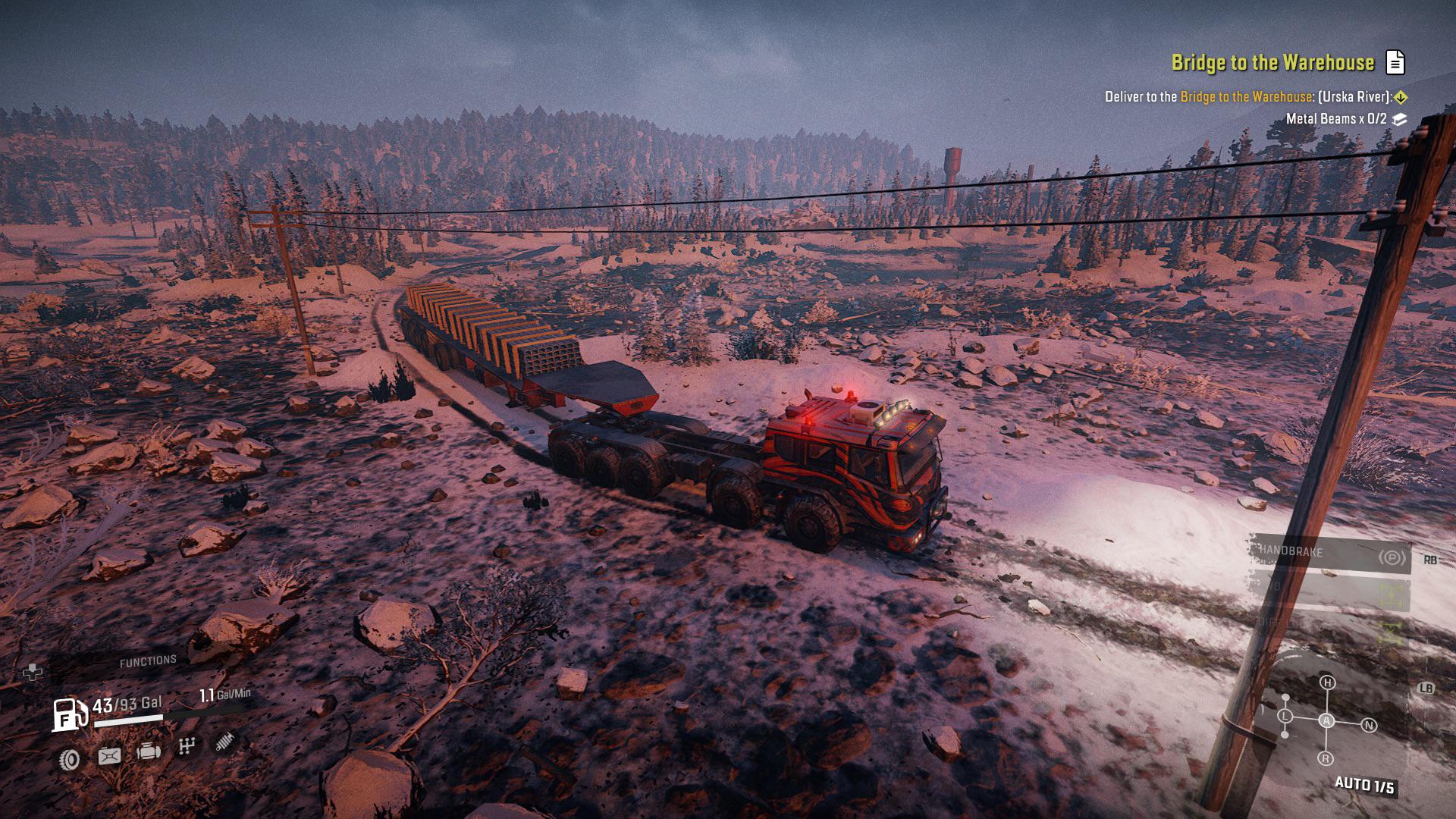Click the task document icon
Viewport: 1456px width, 819px height.
pos(1395,62)
